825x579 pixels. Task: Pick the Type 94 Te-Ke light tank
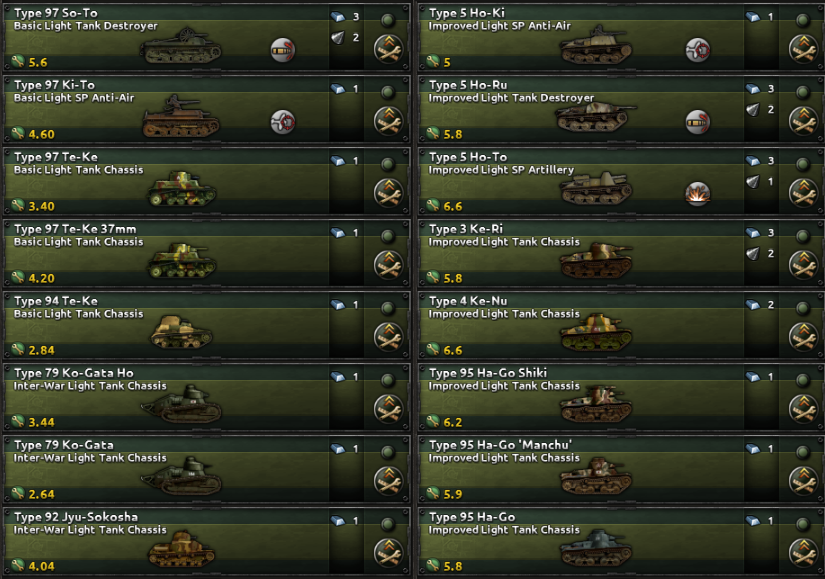point(170,326)
